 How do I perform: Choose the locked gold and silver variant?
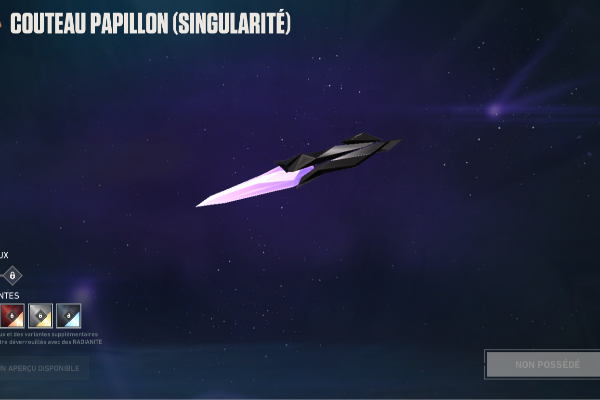pos(41,315)
